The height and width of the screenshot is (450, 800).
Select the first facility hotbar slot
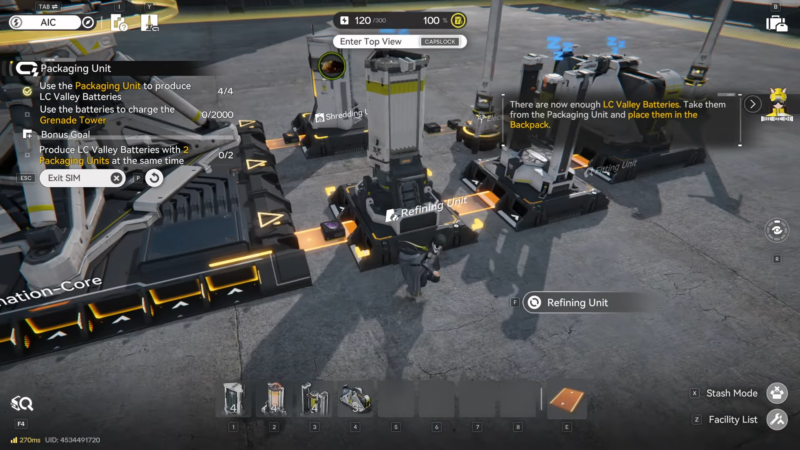(233, 399)
